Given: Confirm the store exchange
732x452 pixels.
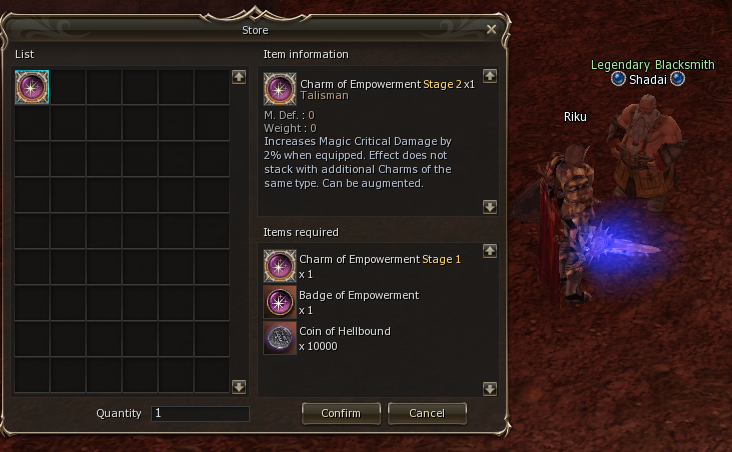Looking at the screenshot, I should [340, 413].
